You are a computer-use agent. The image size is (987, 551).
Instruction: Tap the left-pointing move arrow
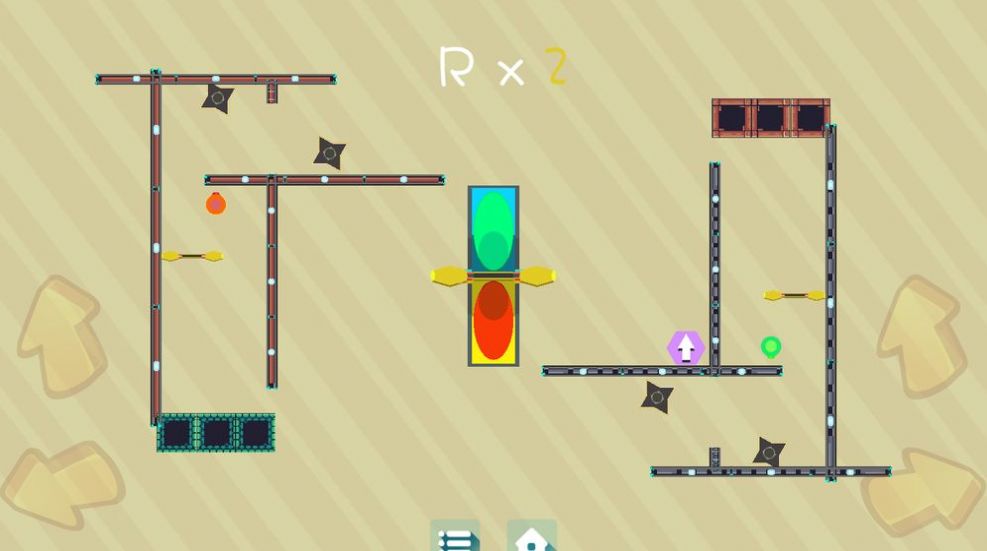click(60, 484)
